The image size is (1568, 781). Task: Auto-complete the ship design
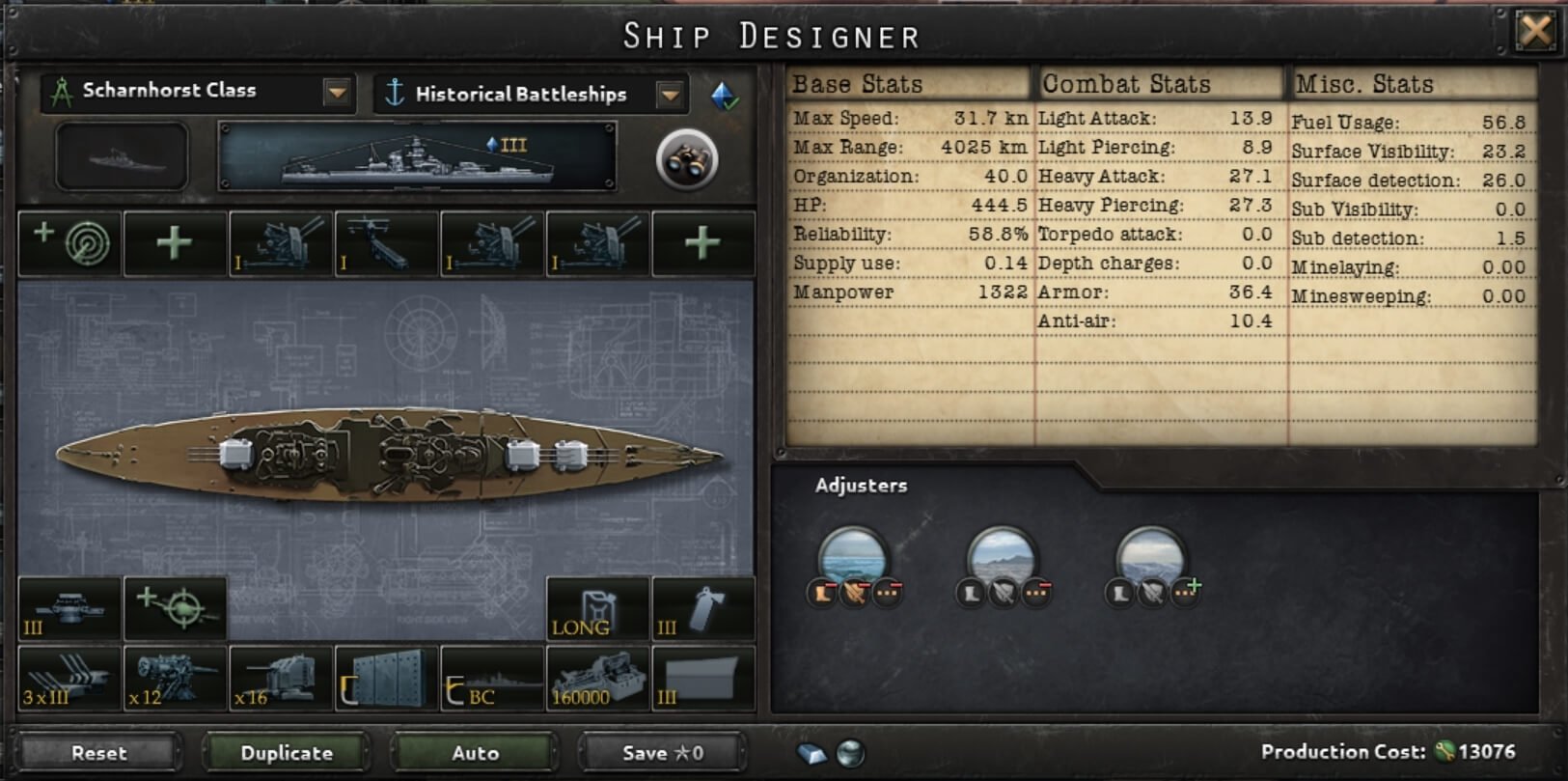475,753
